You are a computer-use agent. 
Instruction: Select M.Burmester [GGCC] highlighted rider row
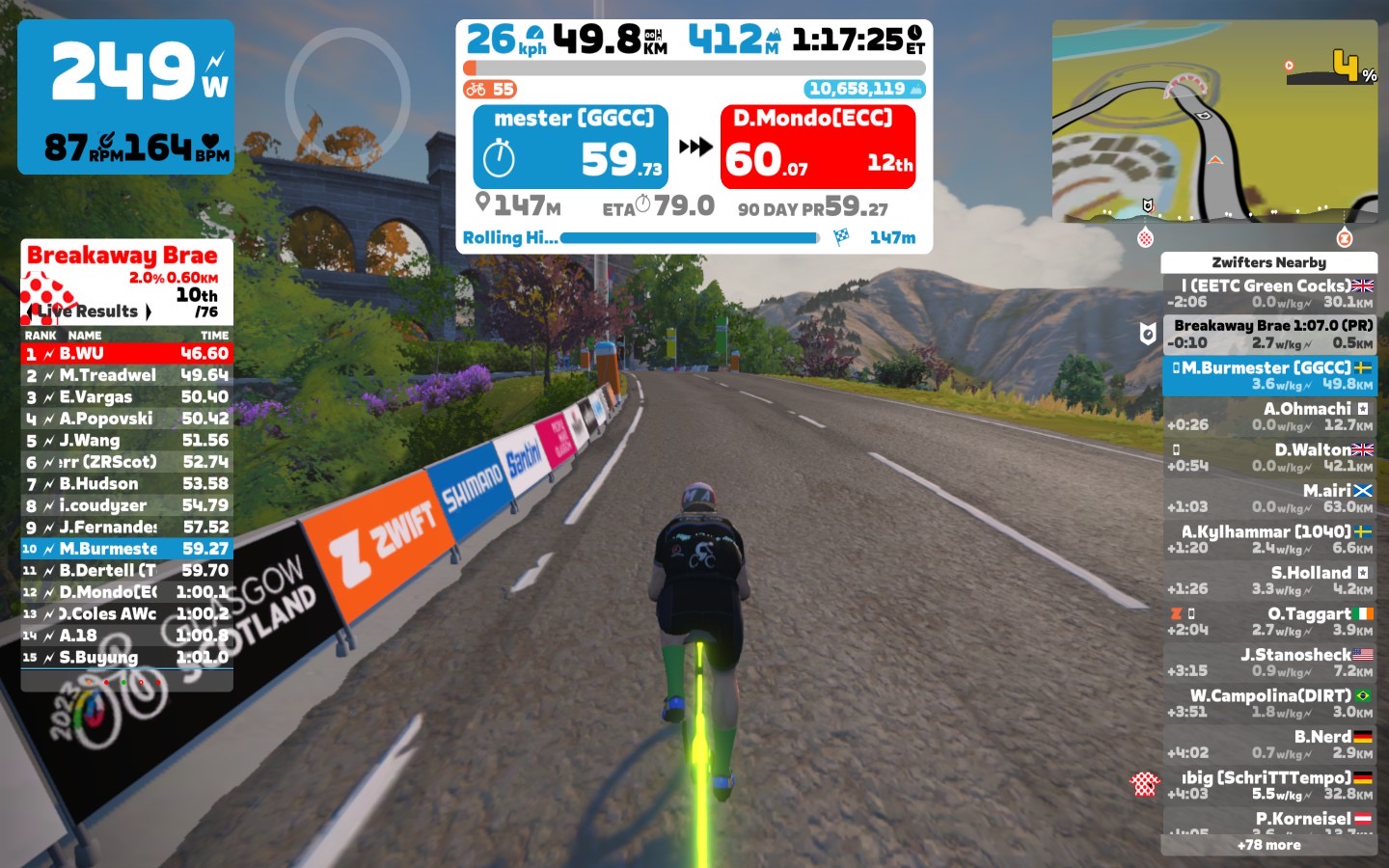tap(1268, 376)
